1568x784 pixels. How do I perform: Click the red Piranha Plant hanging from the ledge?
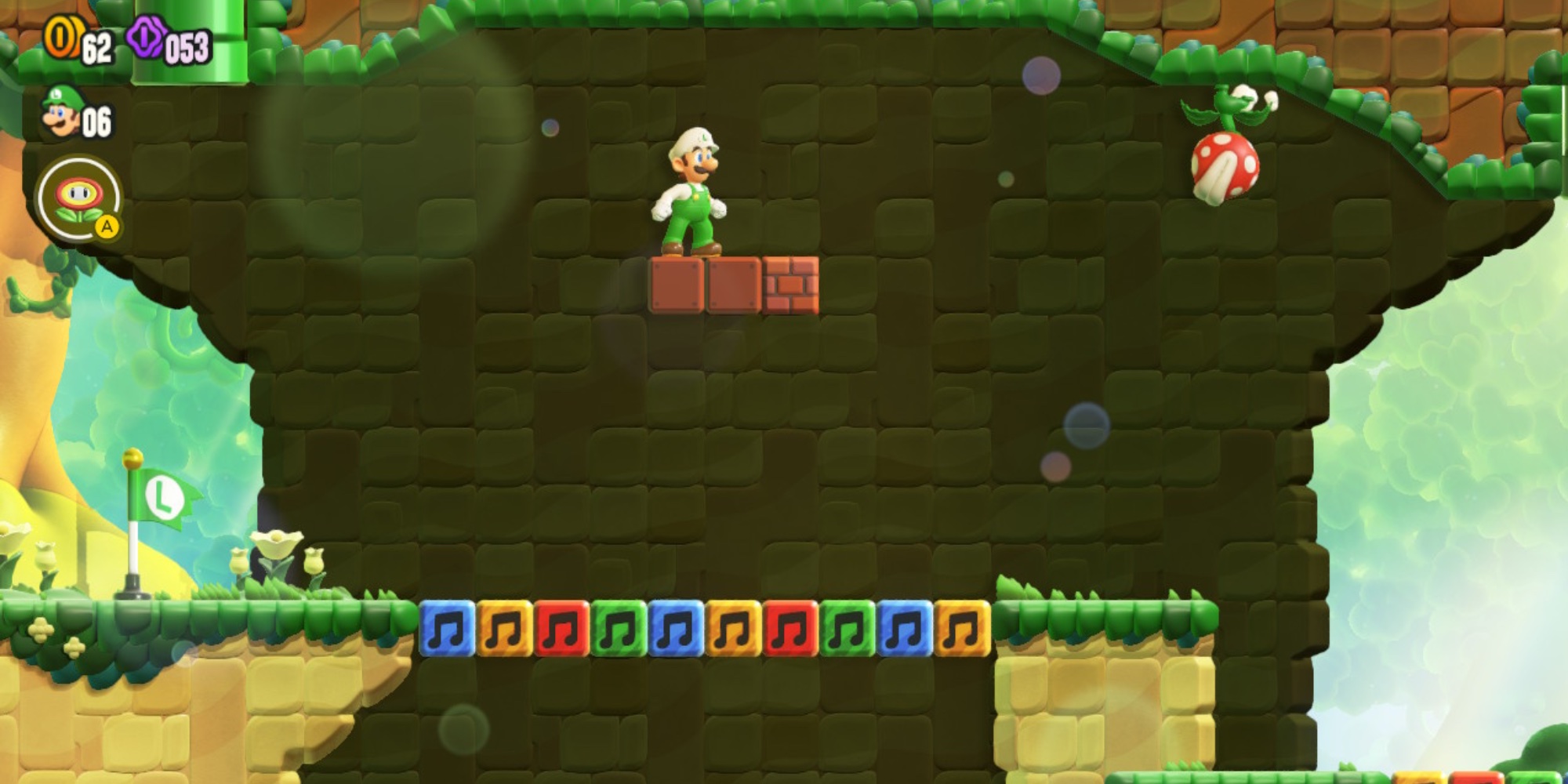pos(1226,166)
